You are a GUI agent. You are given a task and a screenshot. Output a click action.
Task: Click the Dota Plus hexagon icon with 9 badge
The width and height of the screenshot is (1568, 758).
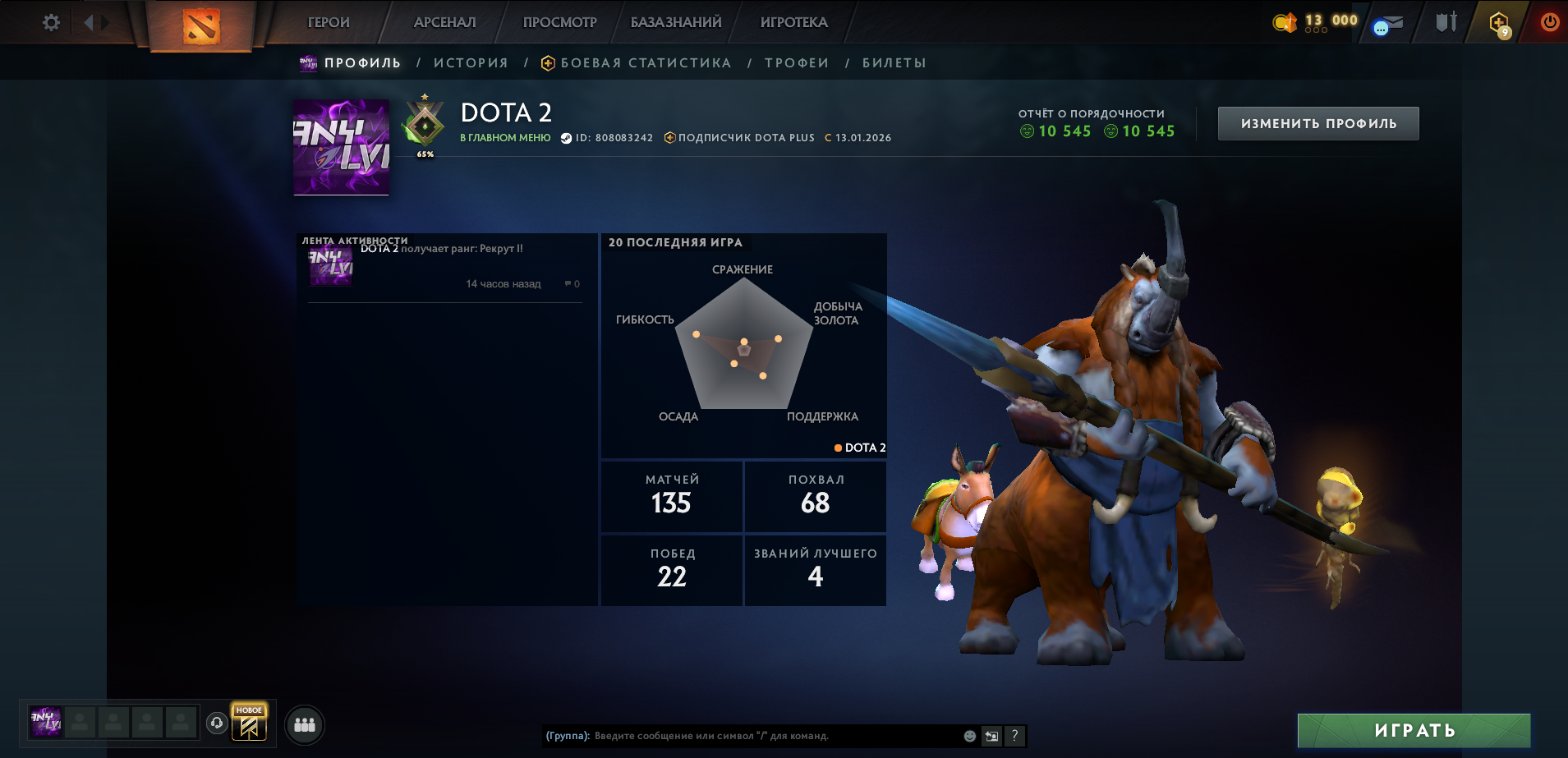(1500, 21)
